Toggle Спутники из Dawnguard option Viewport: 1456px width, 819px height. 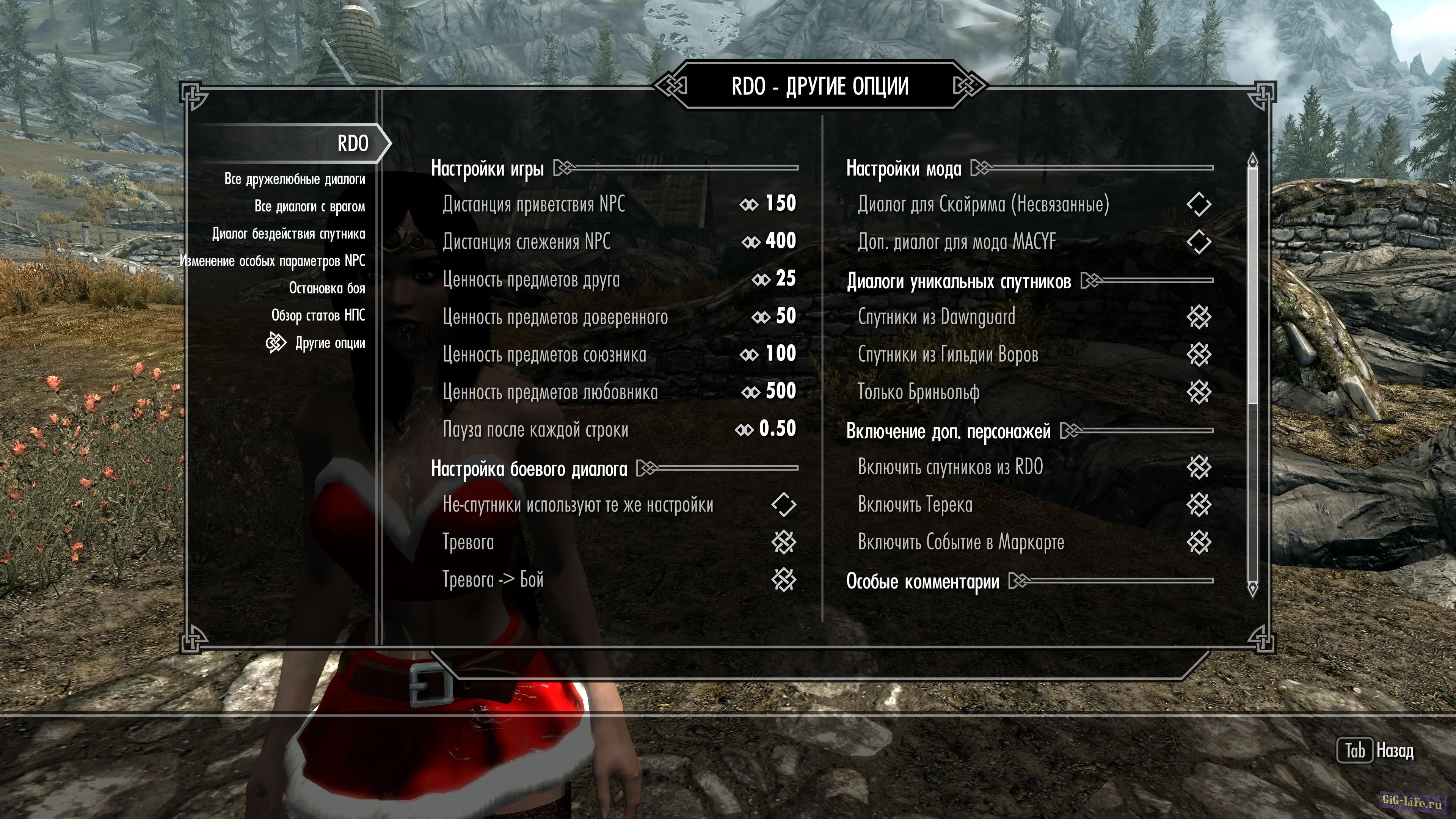(1198, 317)
